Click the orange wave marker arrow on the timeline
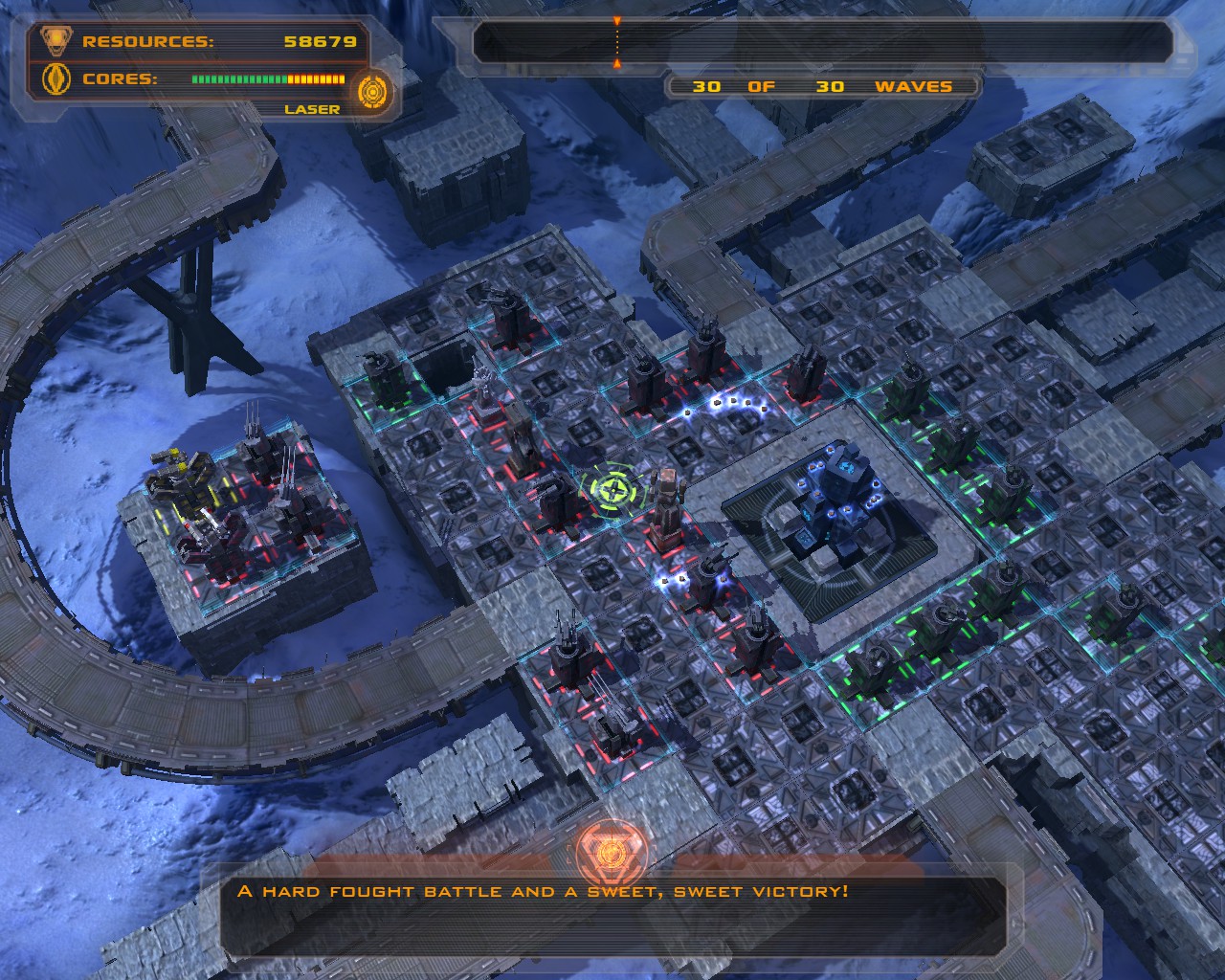This screenshot has width=1225, height=980. coord(617,19)
